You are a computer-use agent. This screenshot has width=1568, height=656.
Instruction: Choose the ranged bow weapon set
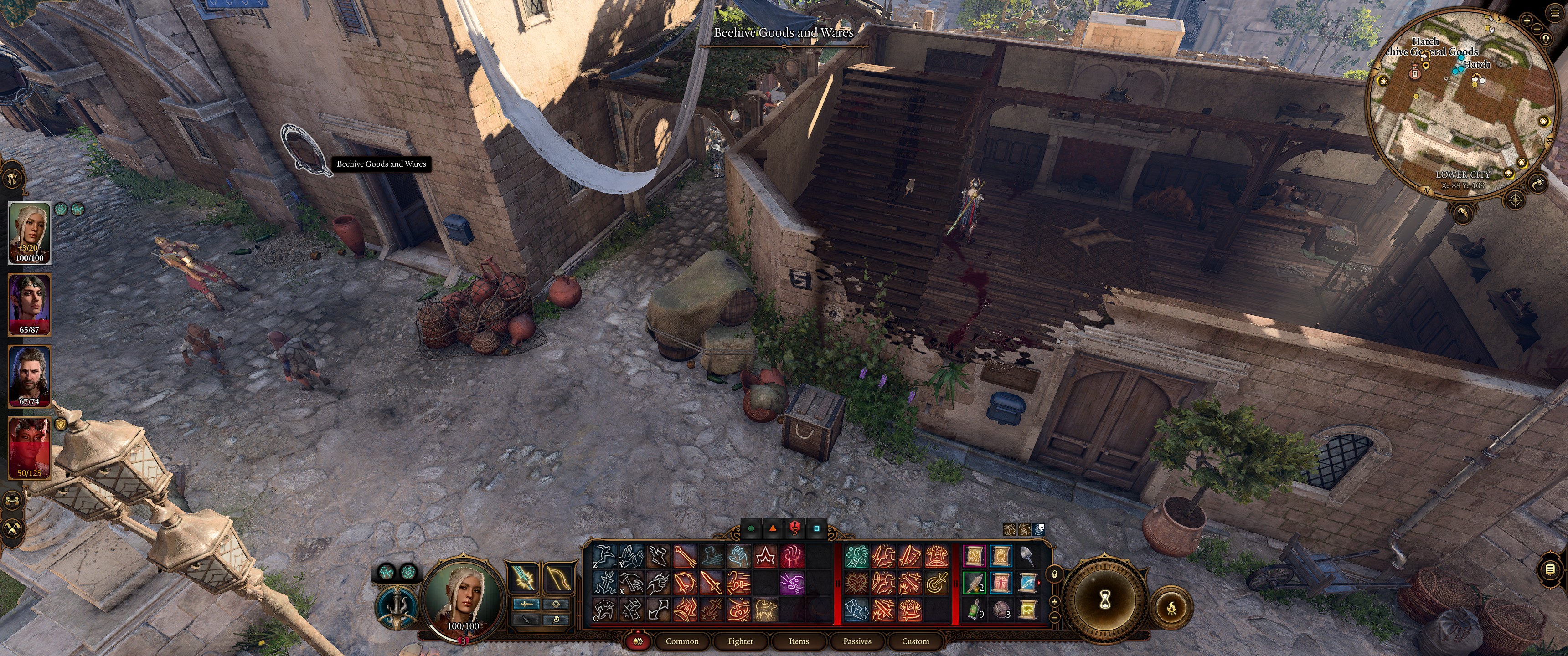(557, 578)
